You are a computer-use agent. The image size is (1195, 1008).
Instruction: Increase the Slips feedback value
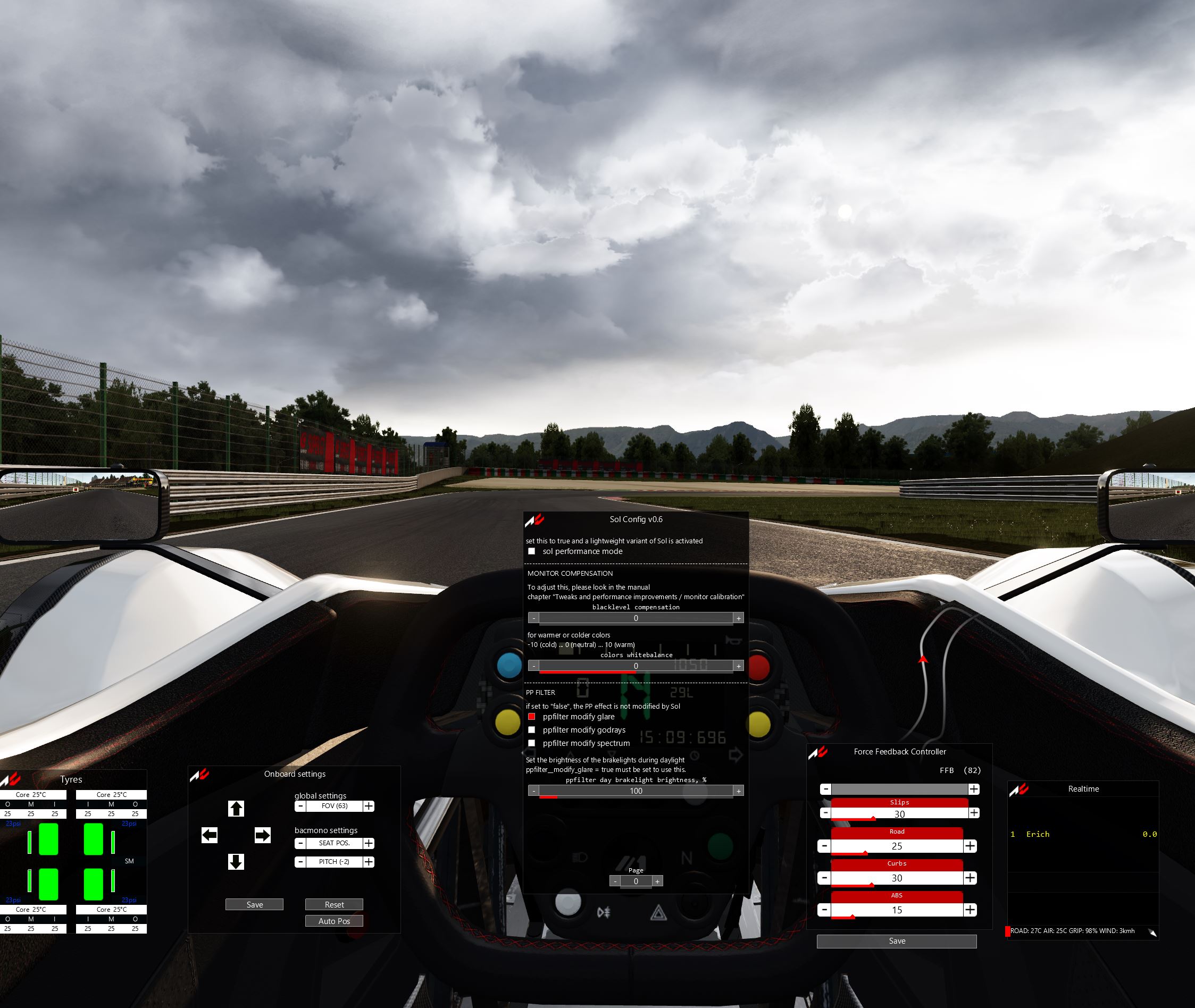(974, 813)
